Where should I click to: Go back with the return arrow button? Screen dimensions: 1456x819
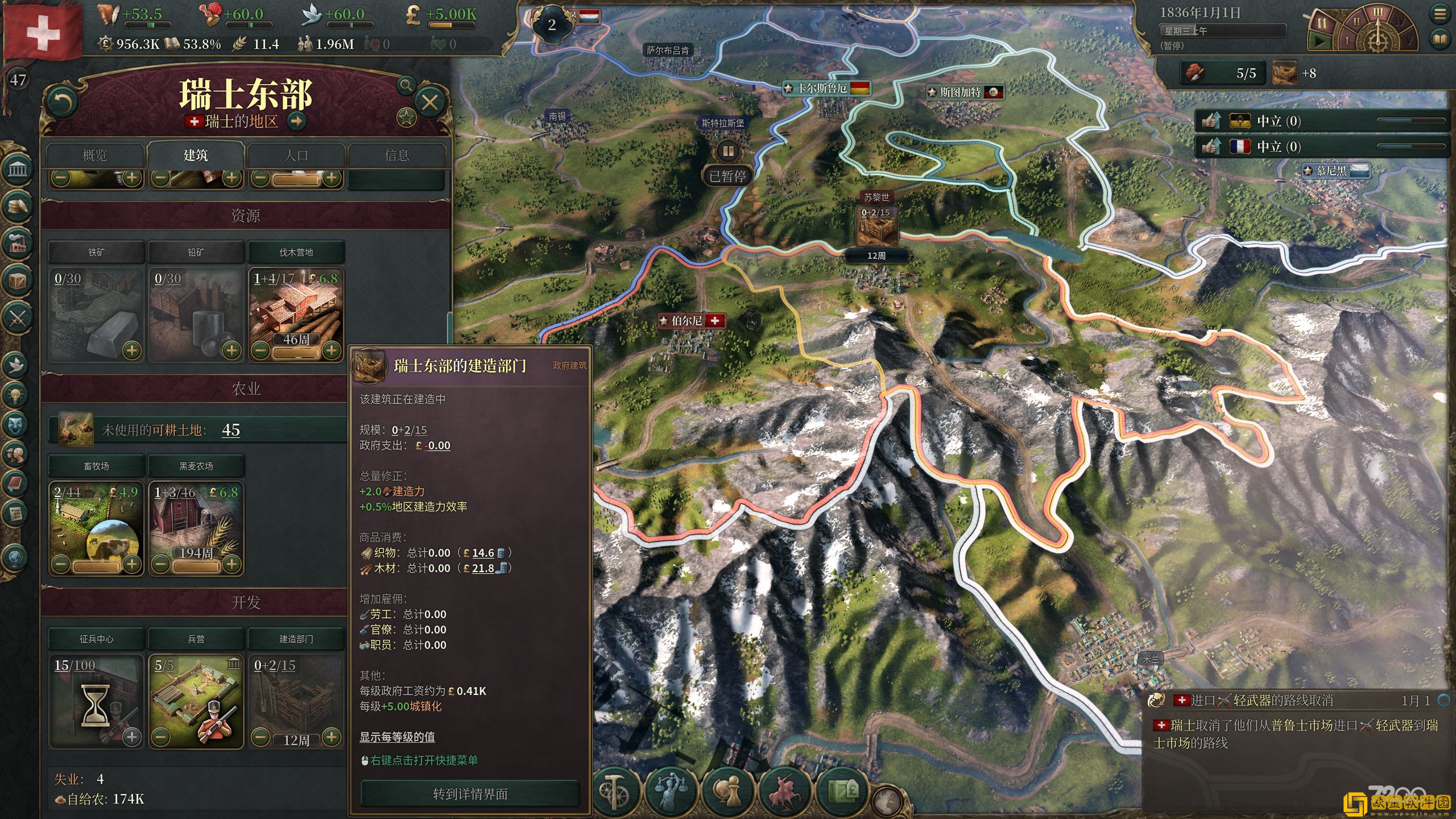pos(63,102)
